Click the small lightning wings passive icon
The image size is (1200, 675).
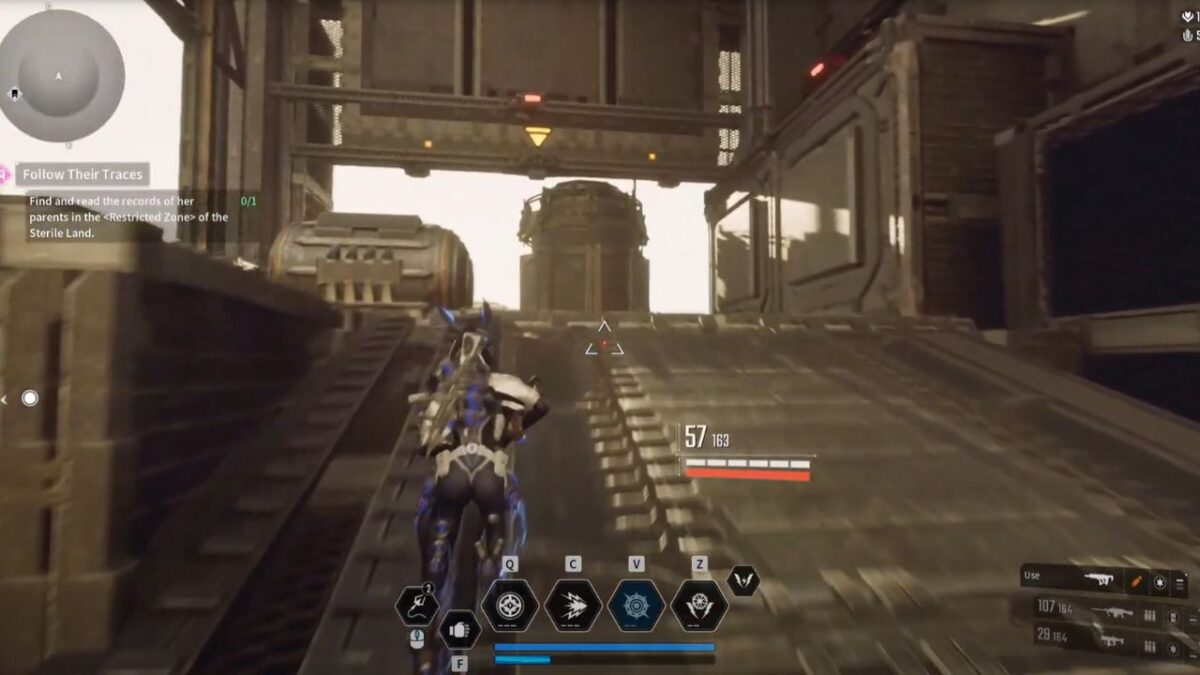coord(743,580)
